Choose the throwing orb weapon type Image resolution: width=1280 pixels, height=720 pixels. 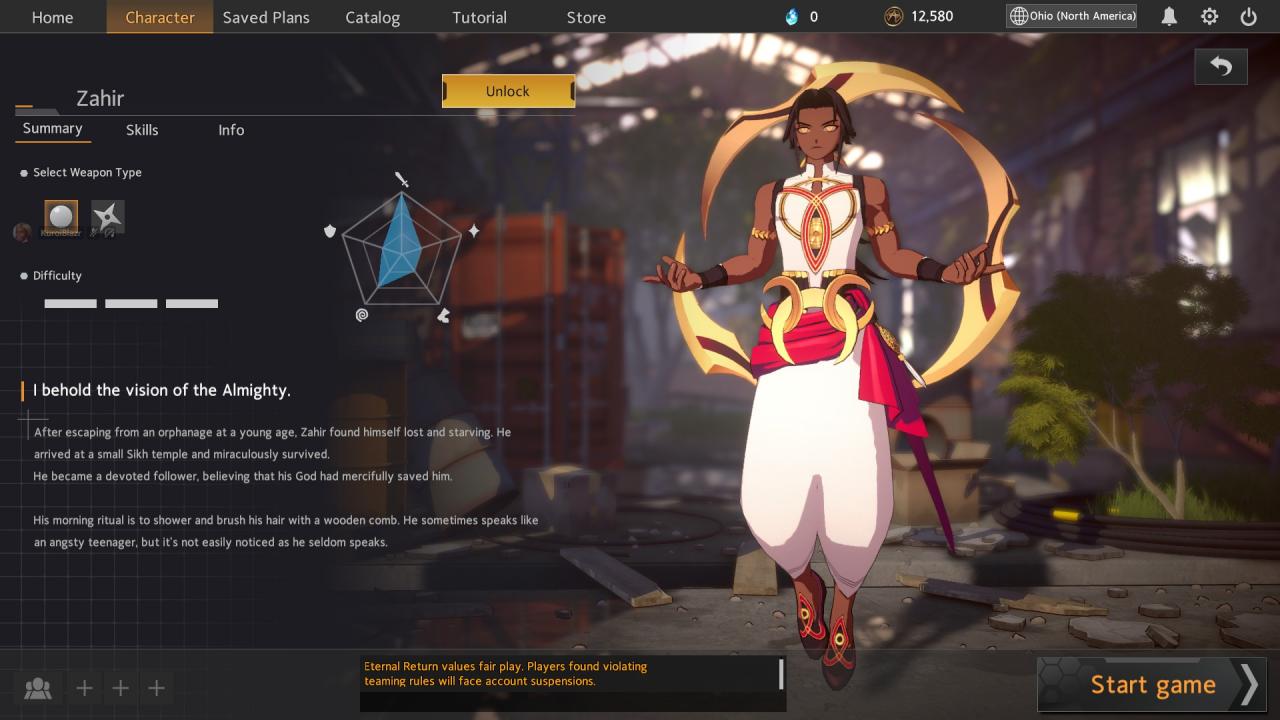click(x=61, y=216)
